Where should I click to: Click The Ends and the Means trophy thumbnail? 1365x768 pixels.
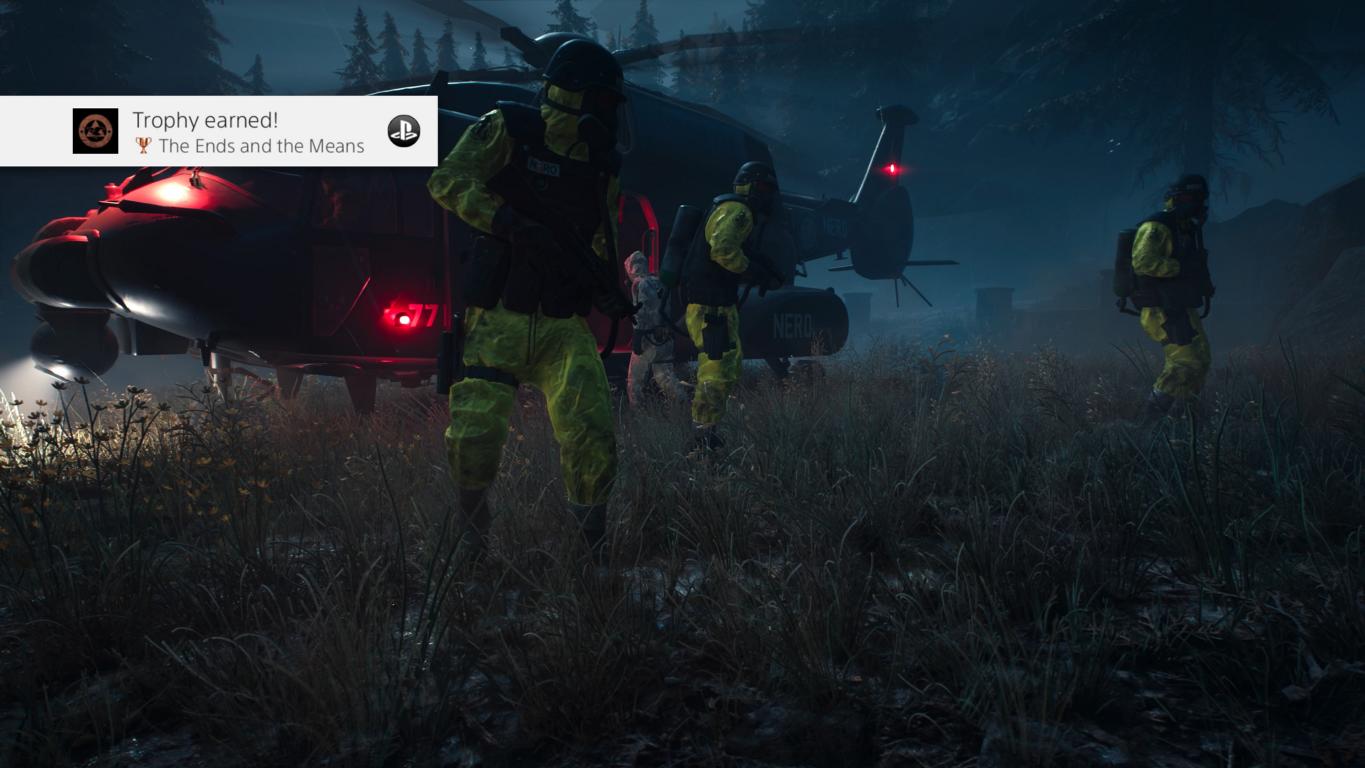pyautogui.click(x=95, y=131)
